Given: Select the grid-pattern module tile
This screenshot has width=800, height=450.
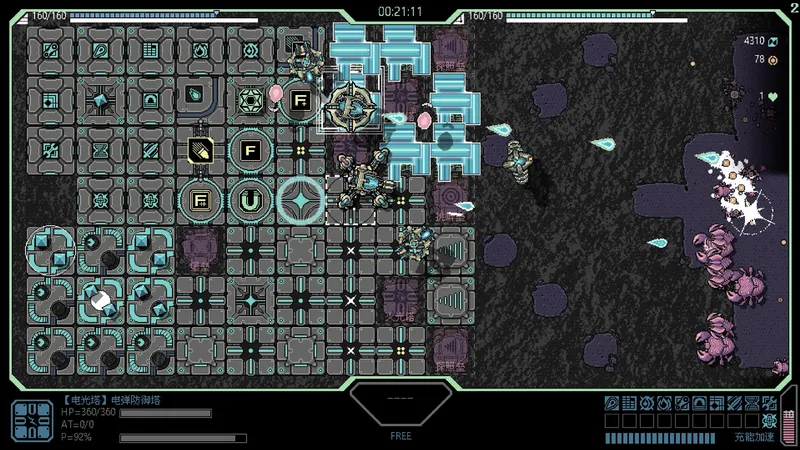Looking at the screenshot, I should click(x=150, y=49).
